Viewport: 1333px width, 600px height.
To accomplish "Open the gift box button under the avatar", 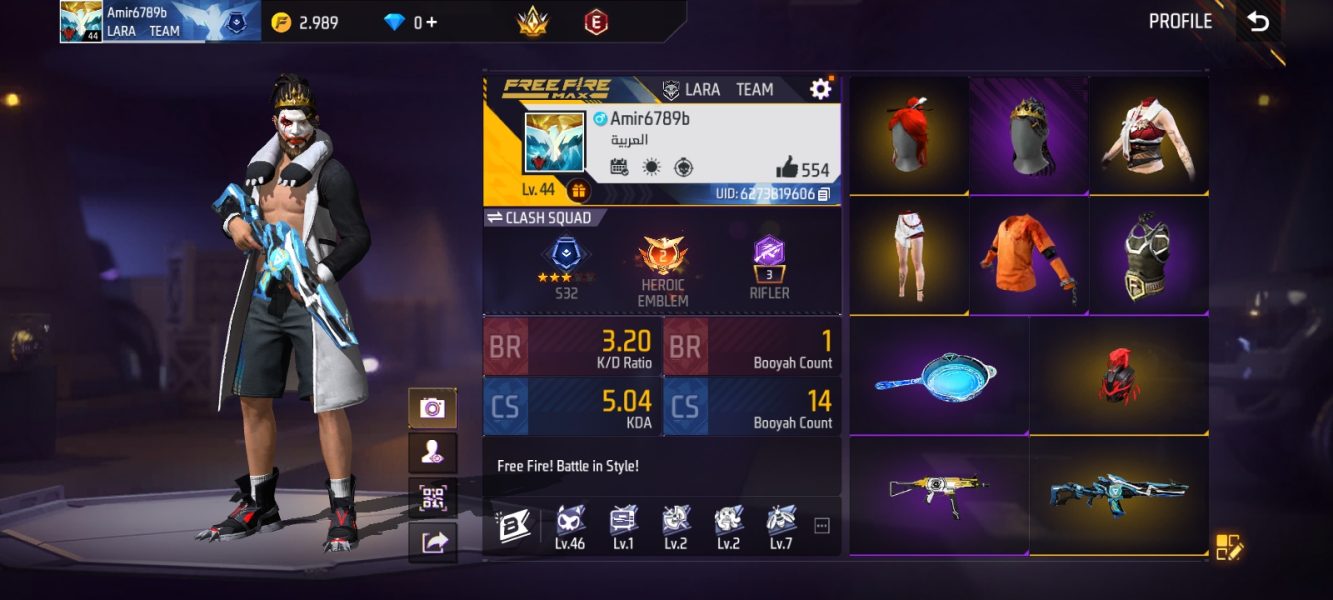I will click(578, 190).
